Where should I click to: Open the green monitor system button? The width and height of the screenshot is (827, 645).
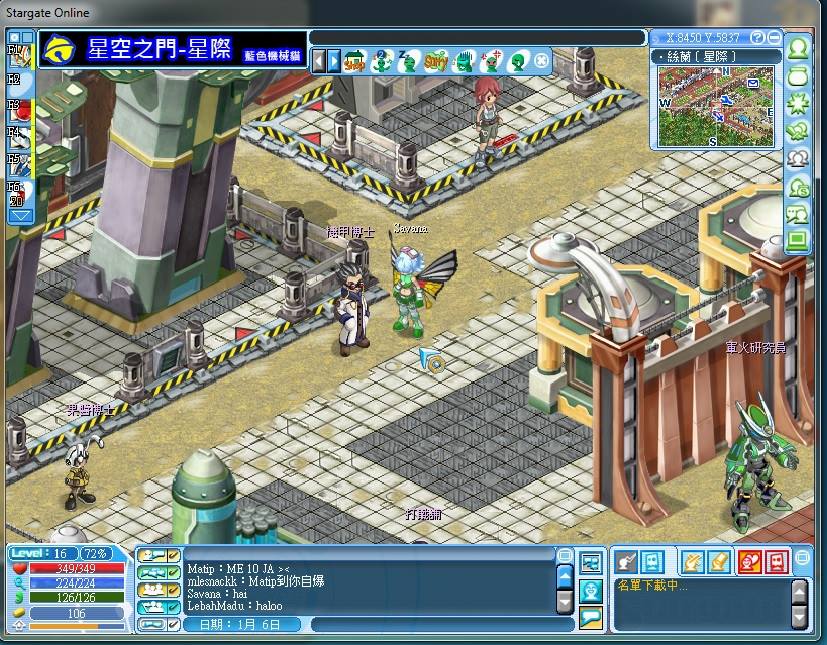[798, 241]
